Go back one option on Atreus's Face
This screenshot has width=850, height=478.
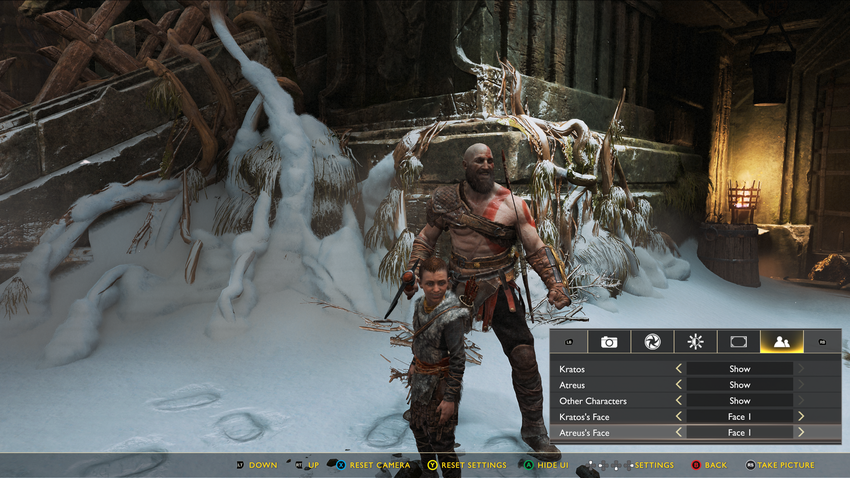pyautogui.click(x=679, y=433)
